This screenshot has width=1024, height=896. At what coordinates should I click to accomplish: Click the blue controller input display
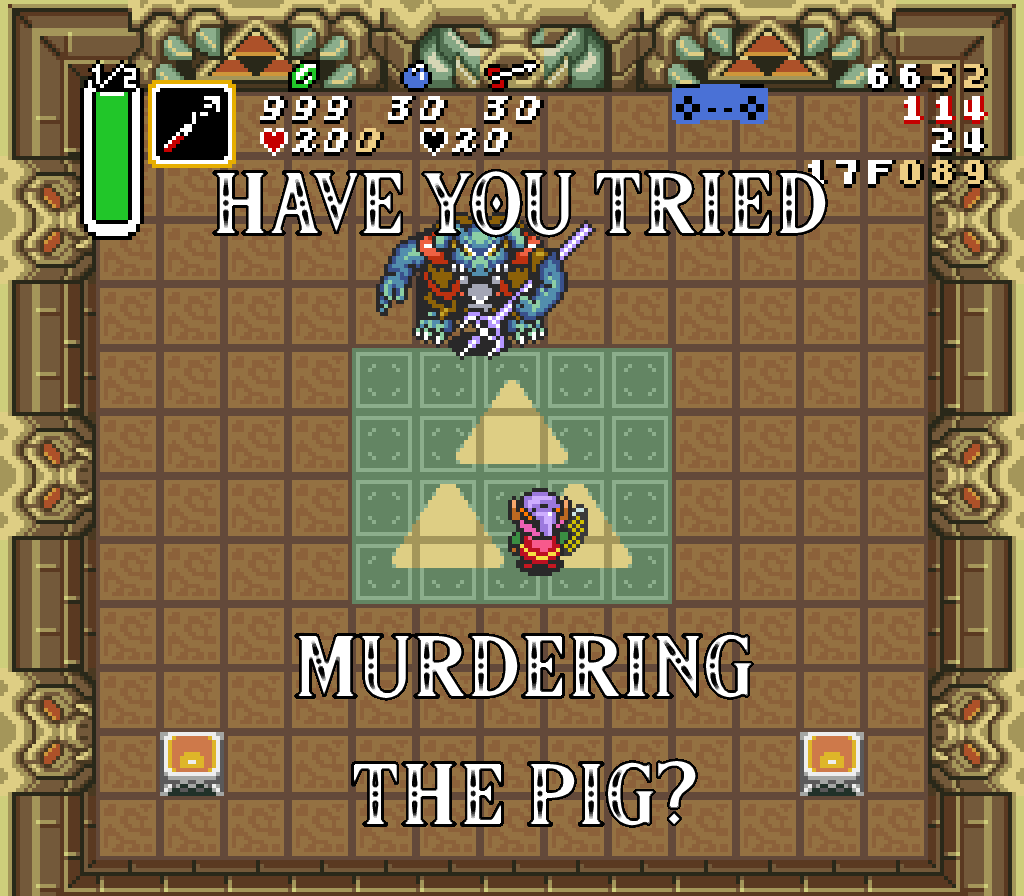coord(719,103)
